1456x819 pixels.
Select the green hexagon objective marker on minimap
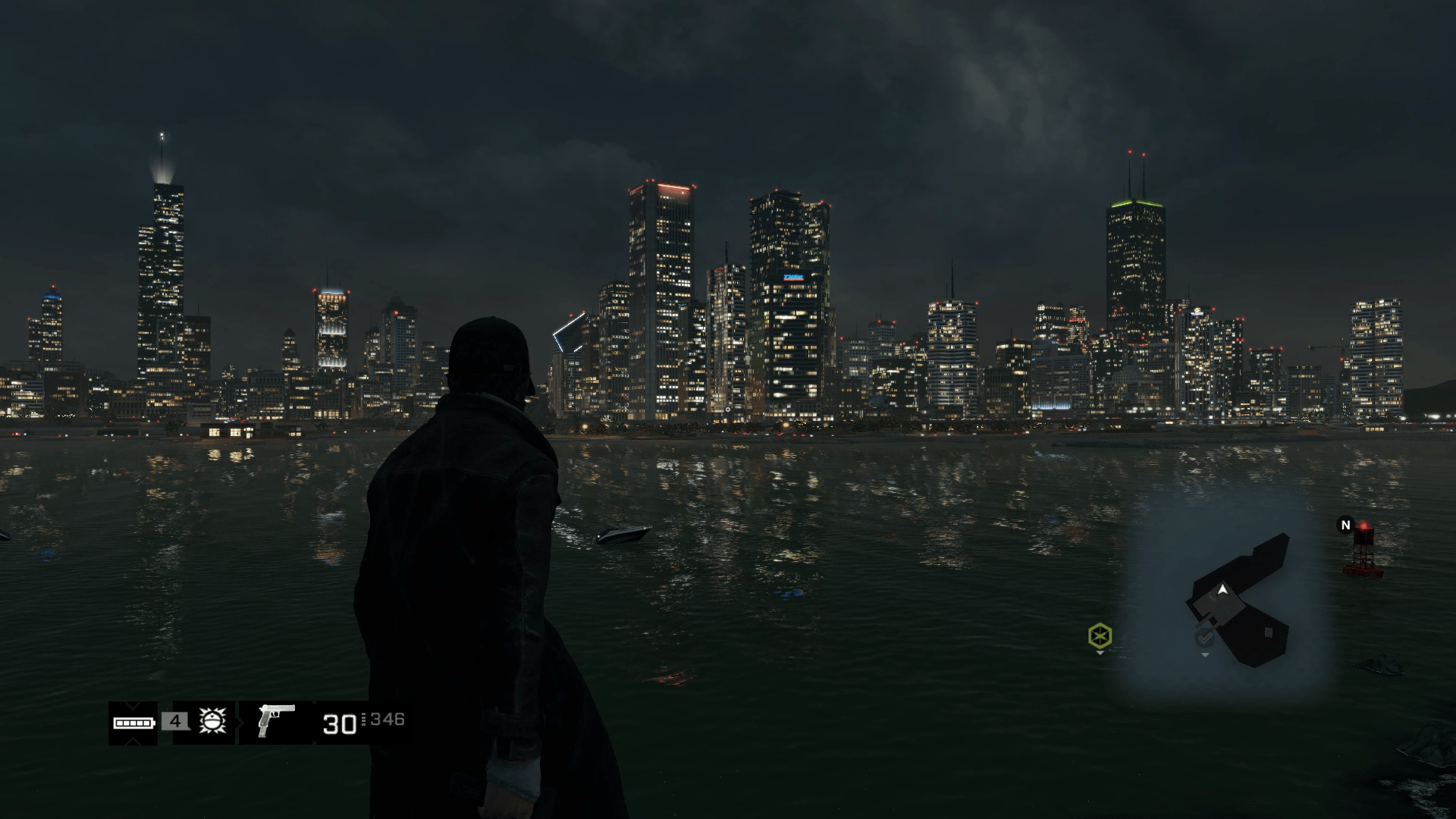pos(1100,637)
